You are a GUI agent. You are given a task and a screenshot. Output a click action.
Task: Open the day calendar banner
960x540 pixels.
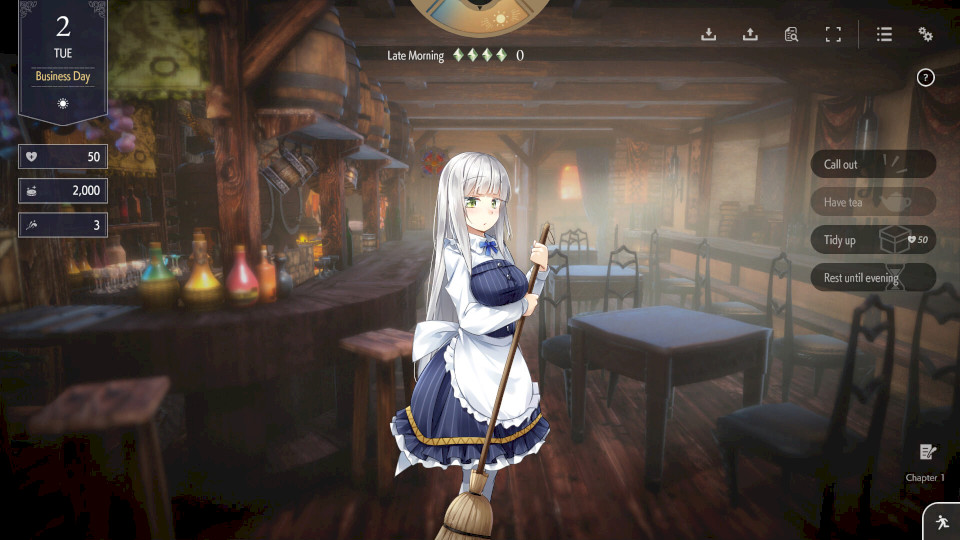pyautogui.click(x=63, y=62)
